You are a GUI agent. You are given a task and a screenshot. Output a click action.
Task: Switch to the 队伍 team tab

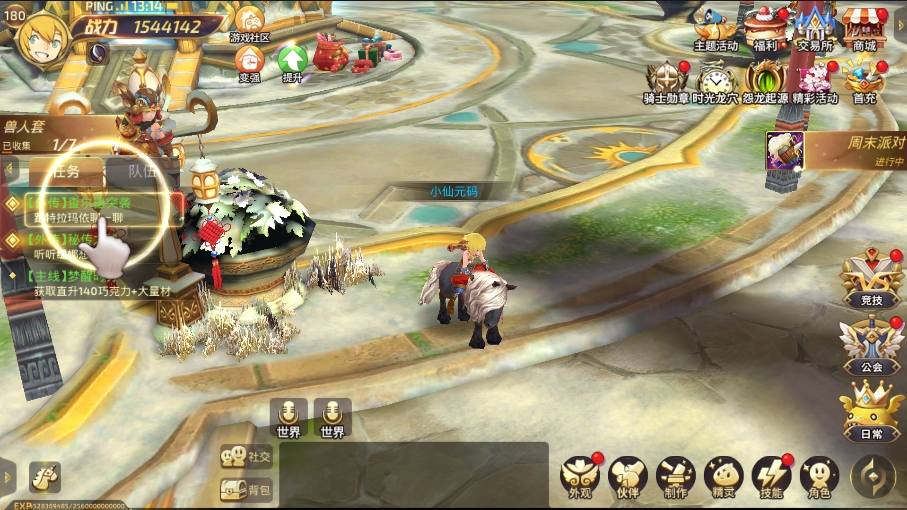tap(143, 170)
